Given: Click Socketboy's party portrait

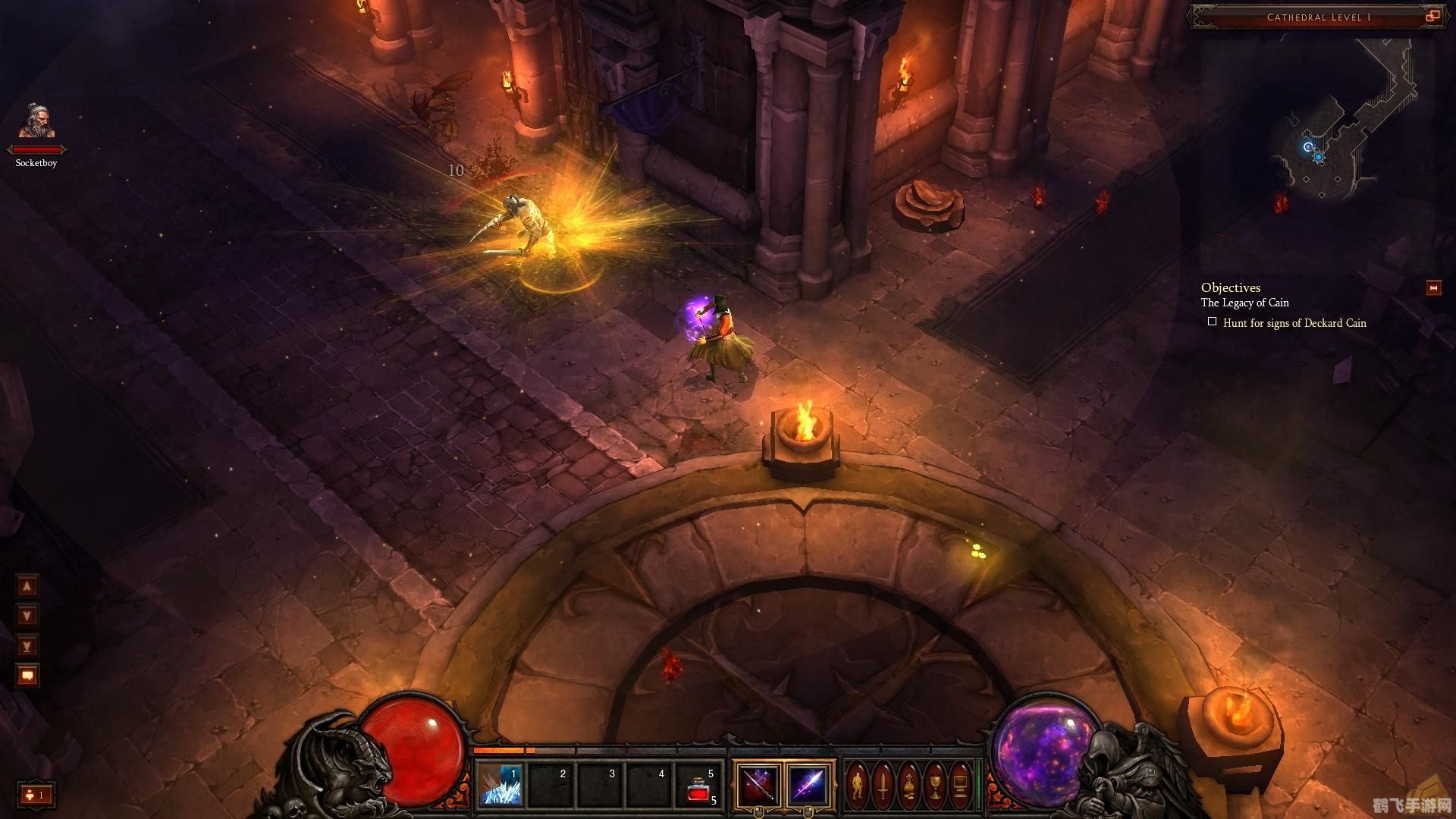Looking at the screenshot, I should (x=36, y=123).
